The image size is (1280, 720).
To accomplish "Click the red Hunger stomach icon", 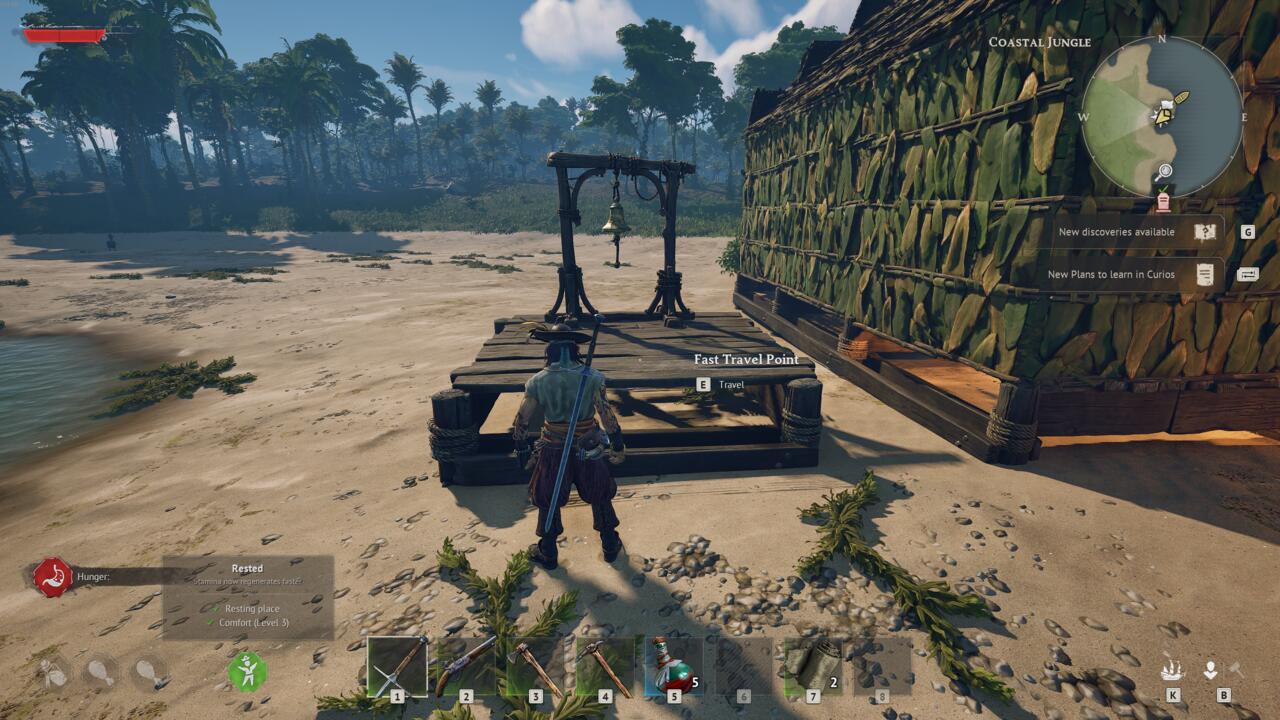I will 52,577.
